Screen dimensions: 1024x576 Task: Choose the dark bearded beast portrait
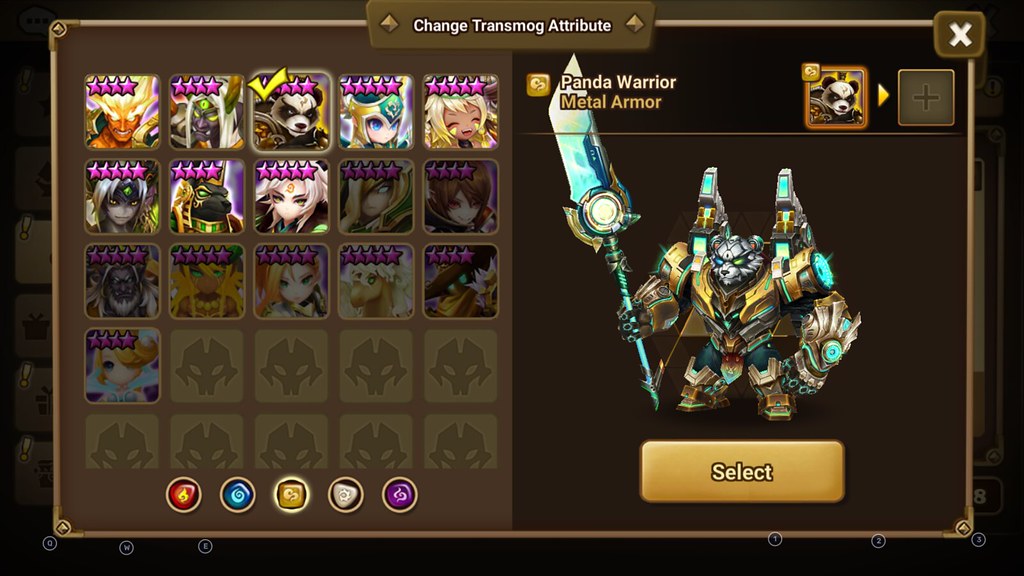122,281
